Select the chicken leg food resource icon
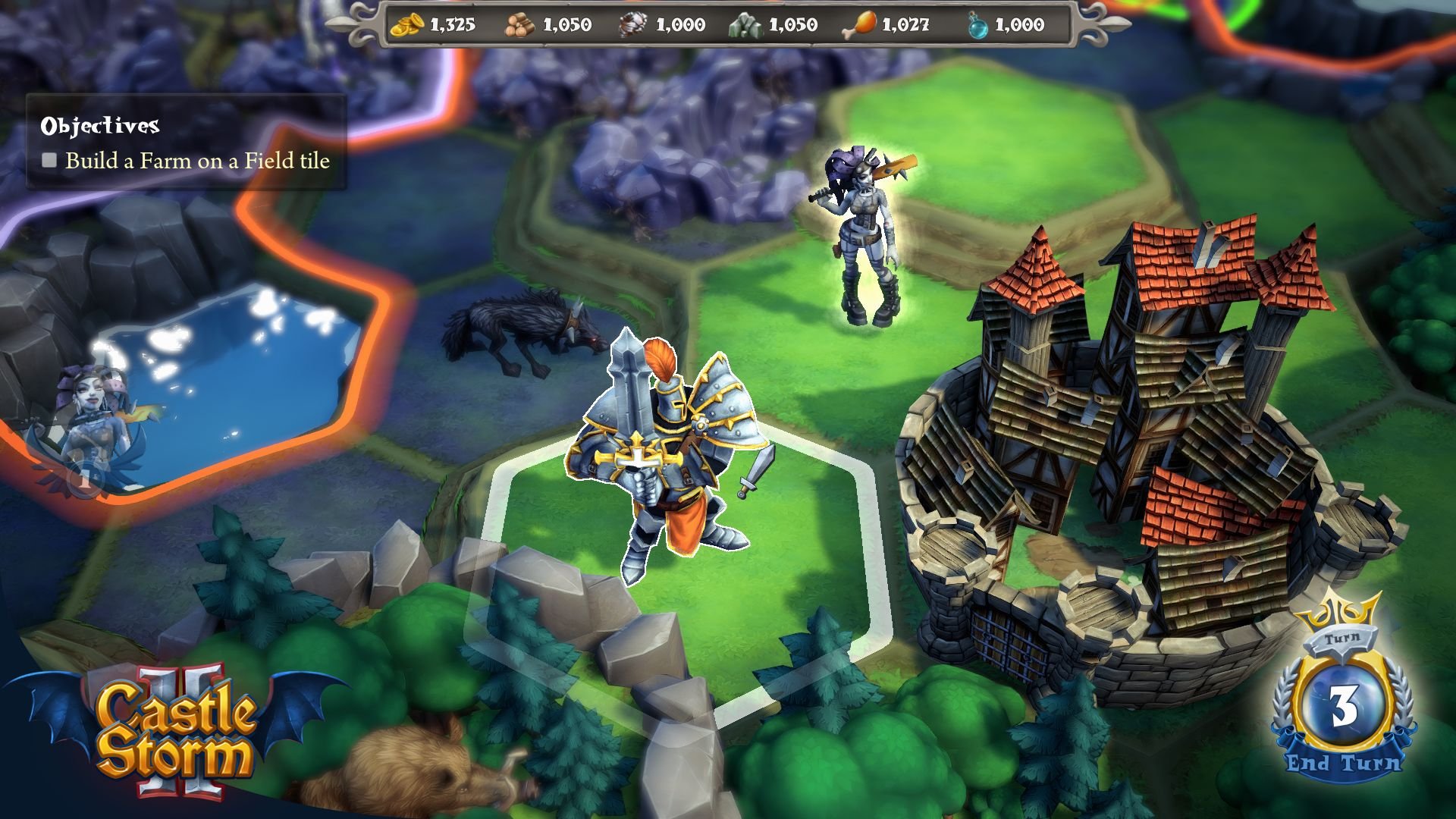The width and height of the screenshot is (1456, 819). [861, 24]
